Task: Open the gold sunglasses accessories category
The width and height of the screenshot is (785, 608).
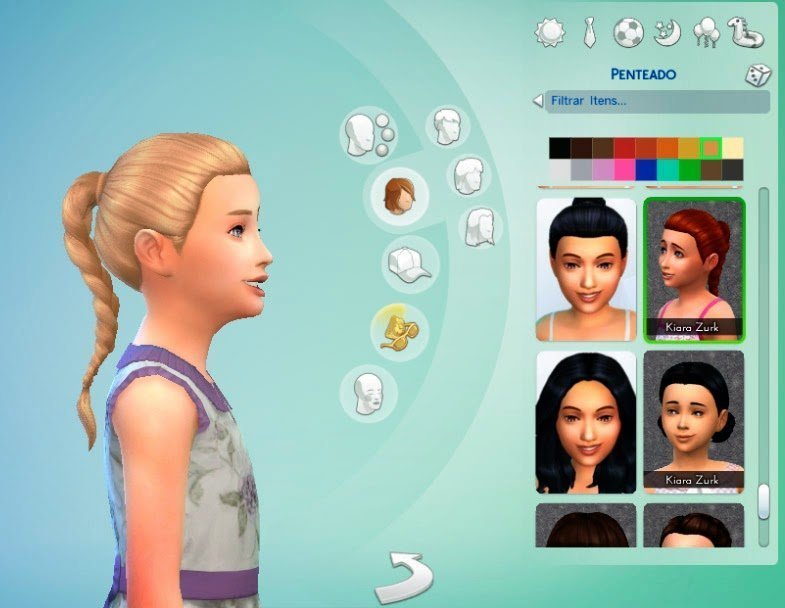Action: tap(399, 329)
